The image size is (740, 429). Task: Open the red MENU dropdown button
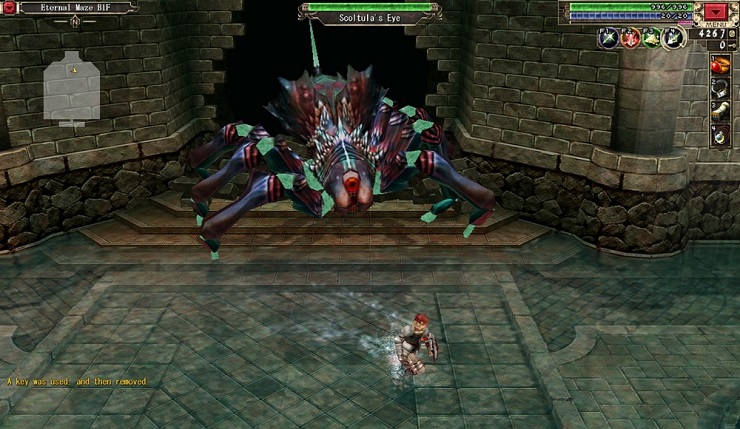point(715,12)
